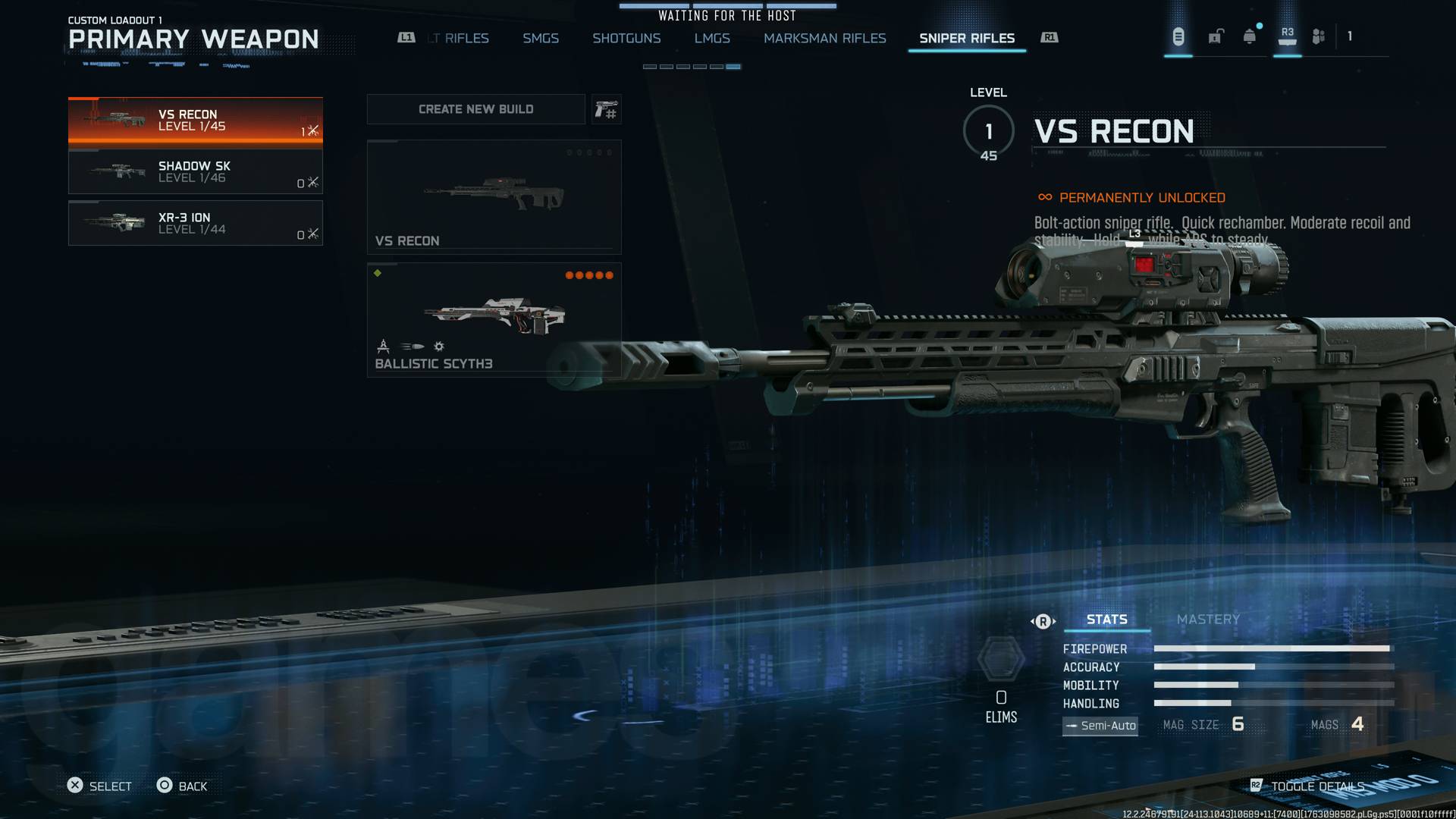The image size is (1456, 819).
Task: Select the Shadow SK weapon entry
Action: (196, 173)
